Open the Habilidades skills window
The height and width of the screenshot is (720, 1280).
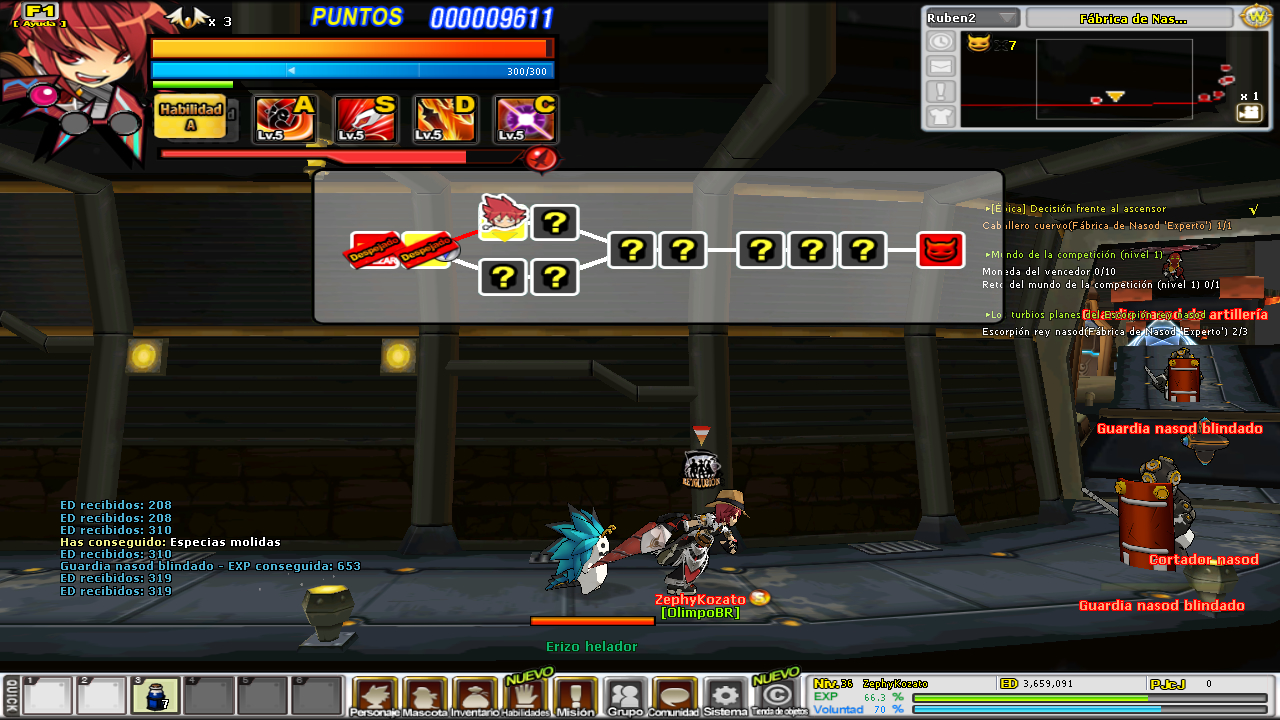tap(525, 696)
